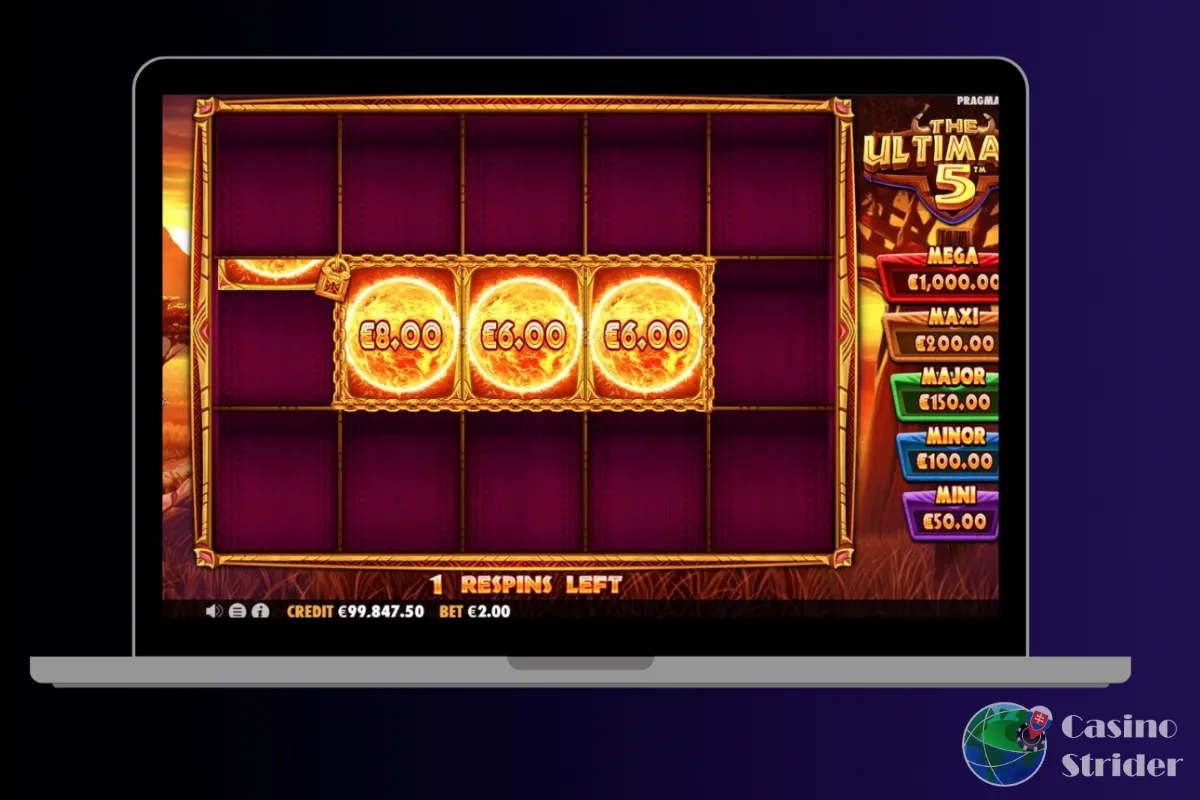
Task: Mute the game sound speaker icon
Action: (x=213, y=611)
